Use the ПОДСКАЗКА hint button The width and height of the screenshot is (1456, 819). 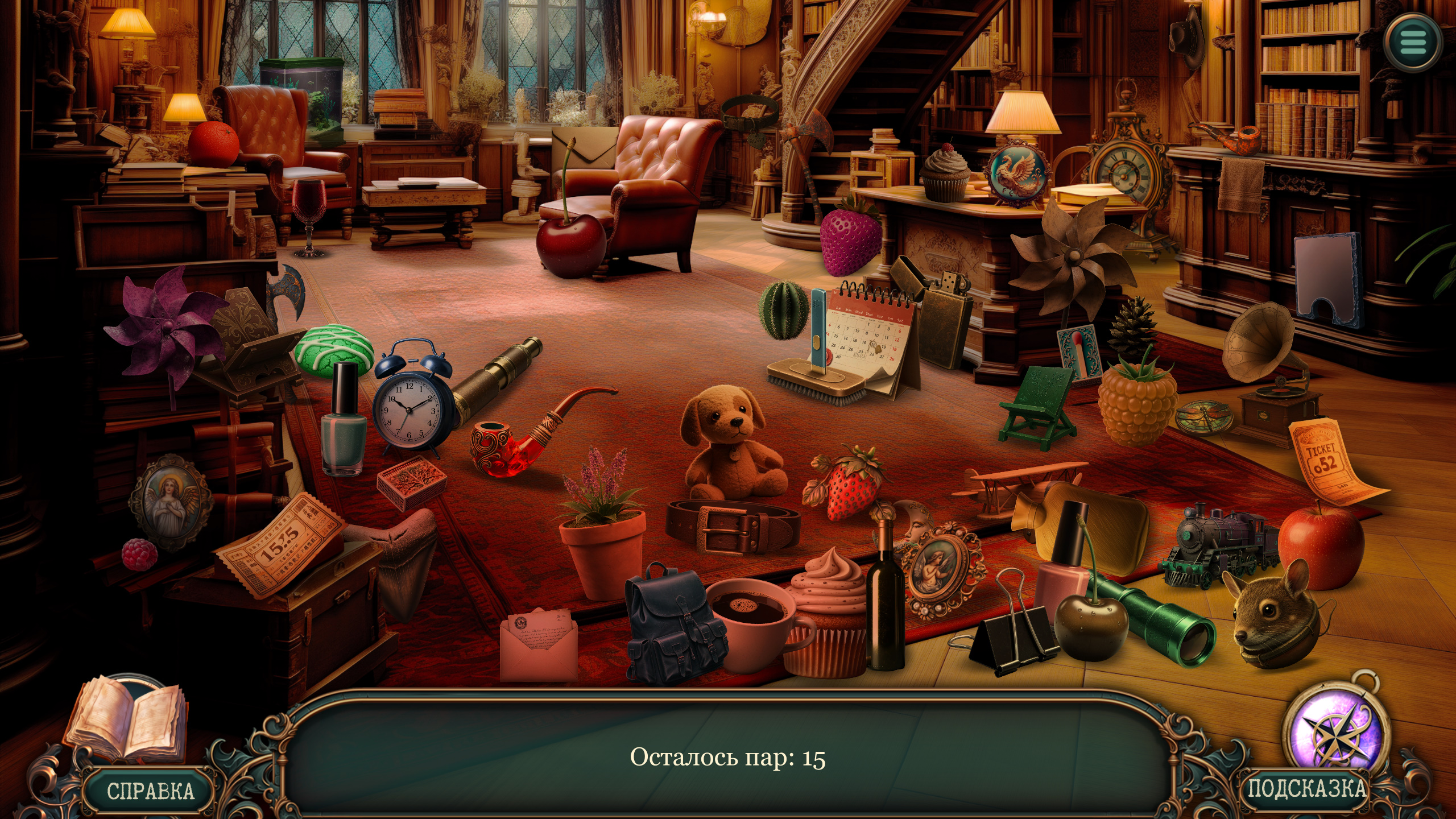tap(1305, 789)
